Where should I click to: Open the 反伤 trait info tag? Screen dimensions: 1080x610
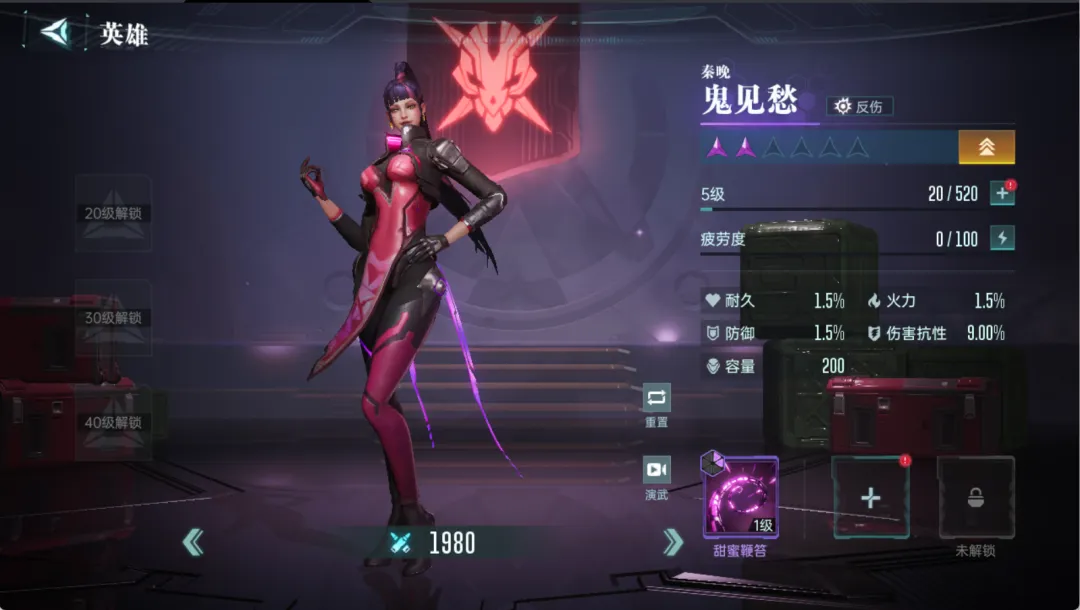click(x=860, y=106)
